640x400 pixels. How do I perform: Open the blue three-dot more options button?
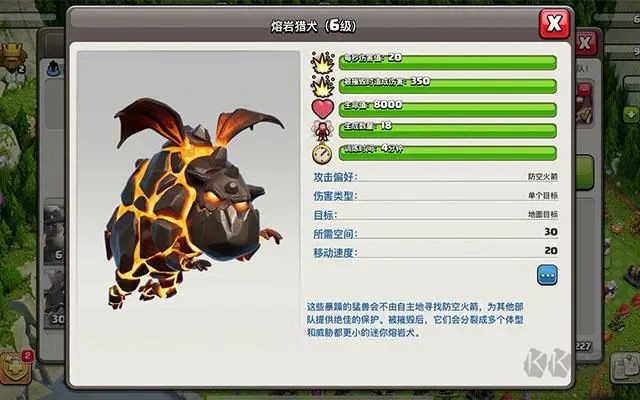click(547, 273)
